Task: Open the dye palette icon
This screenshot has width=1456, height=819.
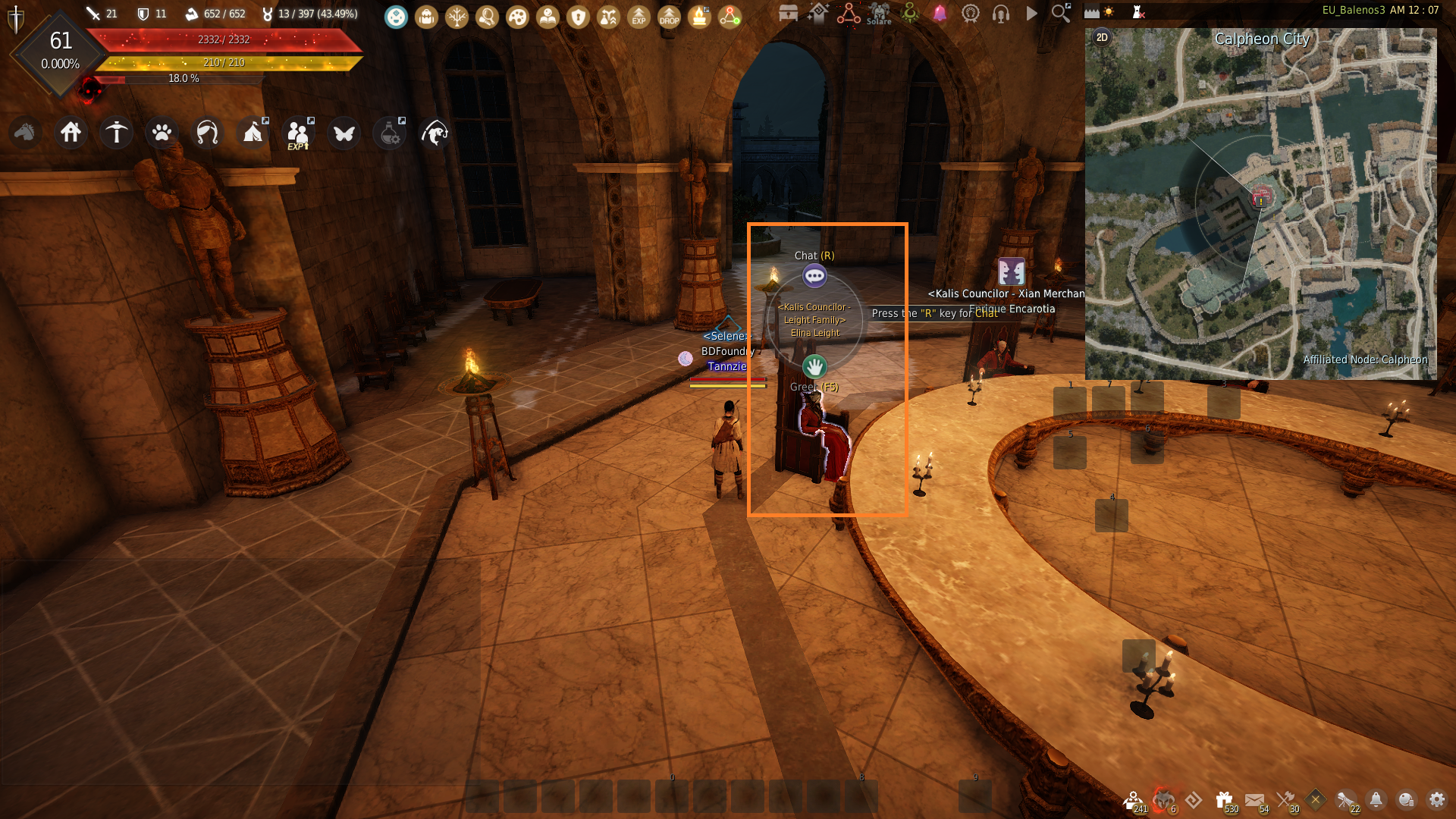Action: pyautogui.click(x=517, y=17)
